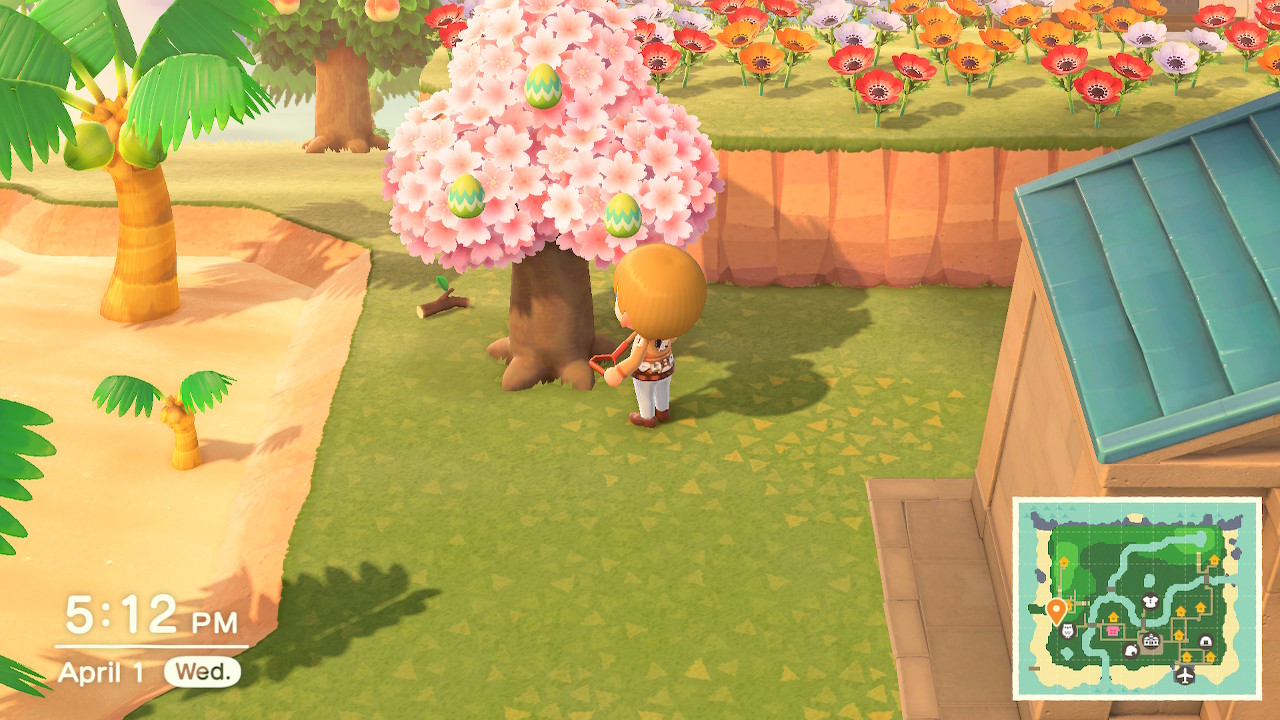Screen dimensions: 1280x720
Task: Click the topmost yellow house icon on the map
Action: (1213, 559)
